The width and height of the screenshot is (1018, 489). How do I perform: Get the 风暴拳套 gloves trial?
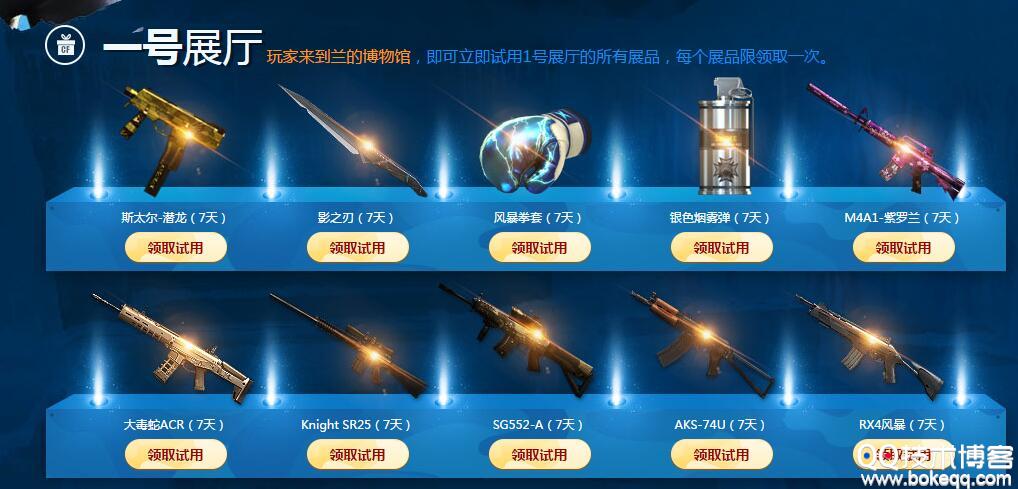(539, 247)
